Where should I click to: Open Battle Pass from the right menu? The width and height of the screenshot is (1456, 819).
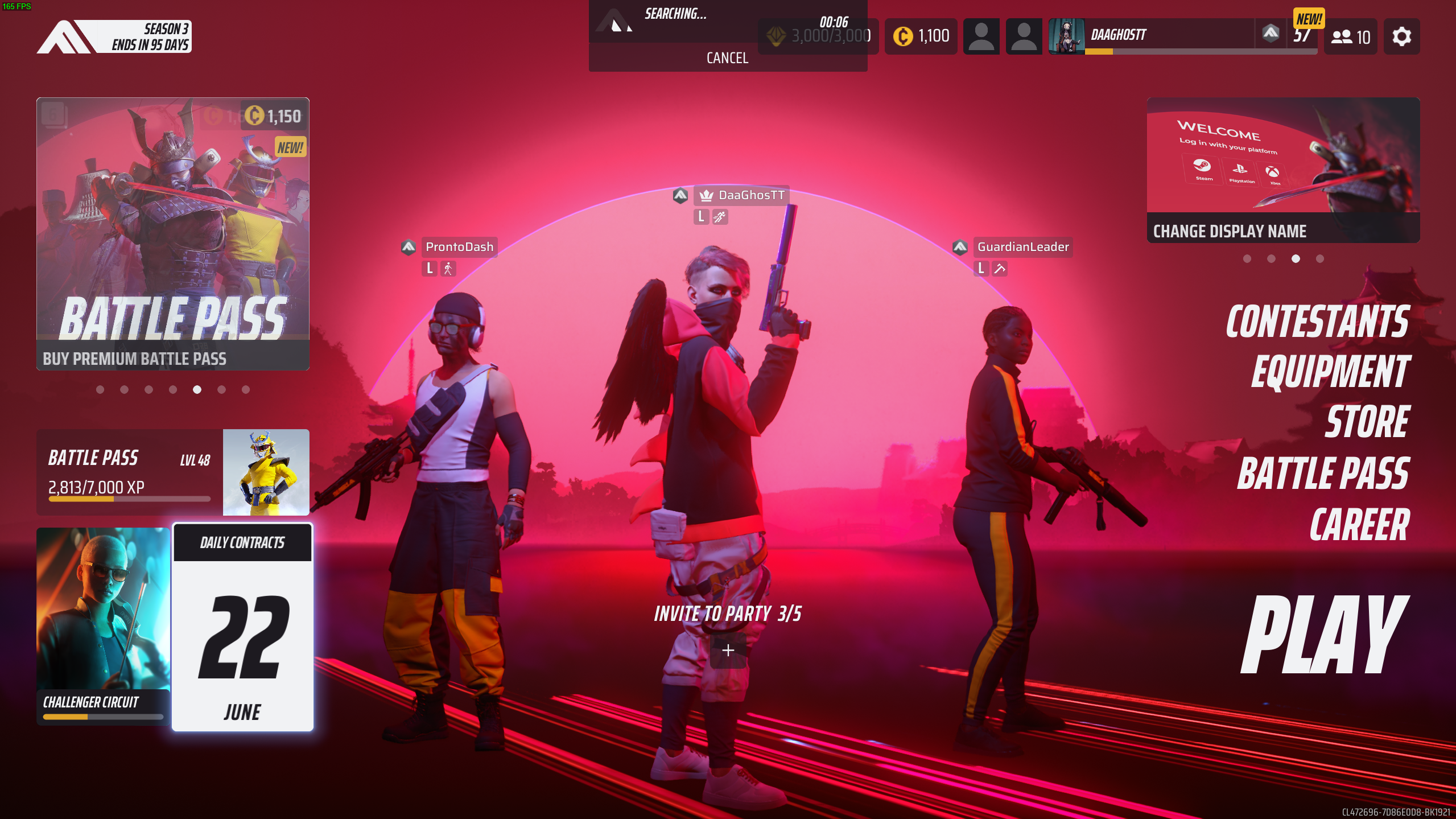1323,474
